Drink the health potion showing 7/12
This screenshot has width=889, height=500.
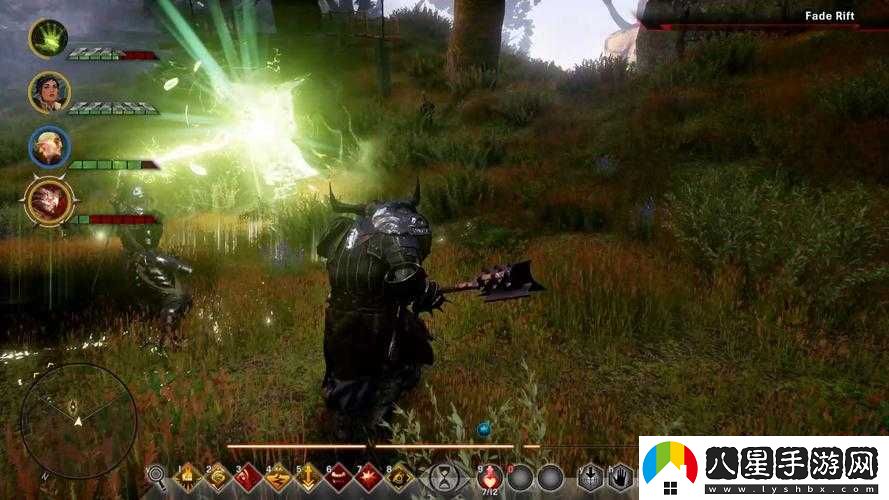coord(490,477)
